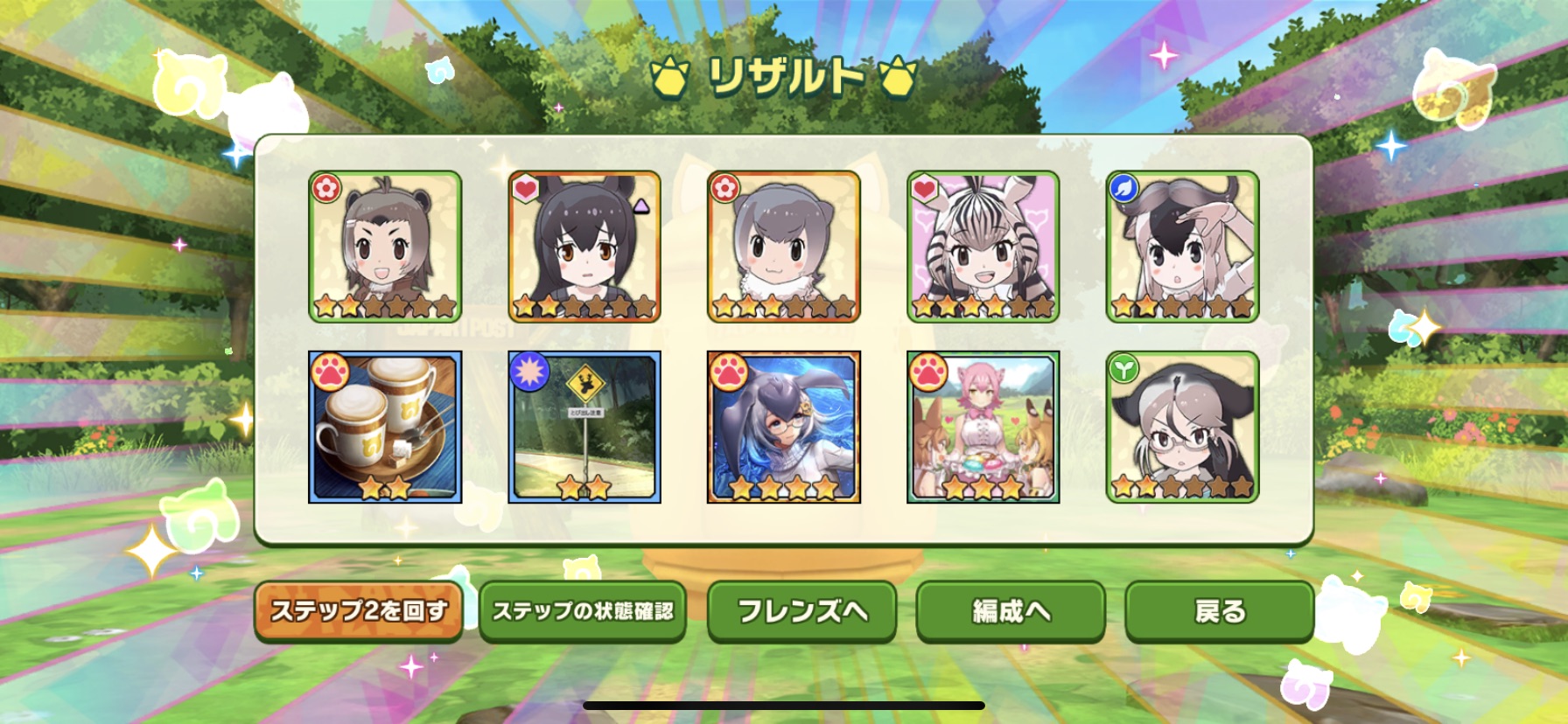This screenshot has height=724, width=1568.
Task: Inspect the latte cups photo card
Action: click(x=385, y=428)
